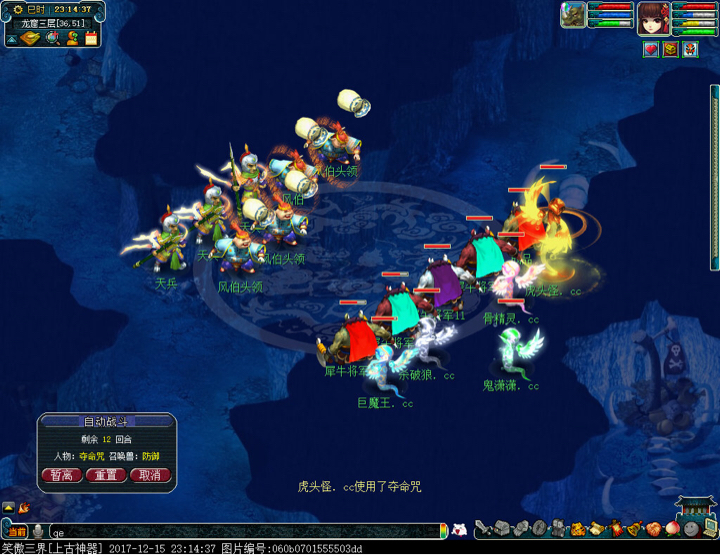This screenshot has width=720, height=555.
Task: Click the 重置 reset button
Action: click(106, 475)
